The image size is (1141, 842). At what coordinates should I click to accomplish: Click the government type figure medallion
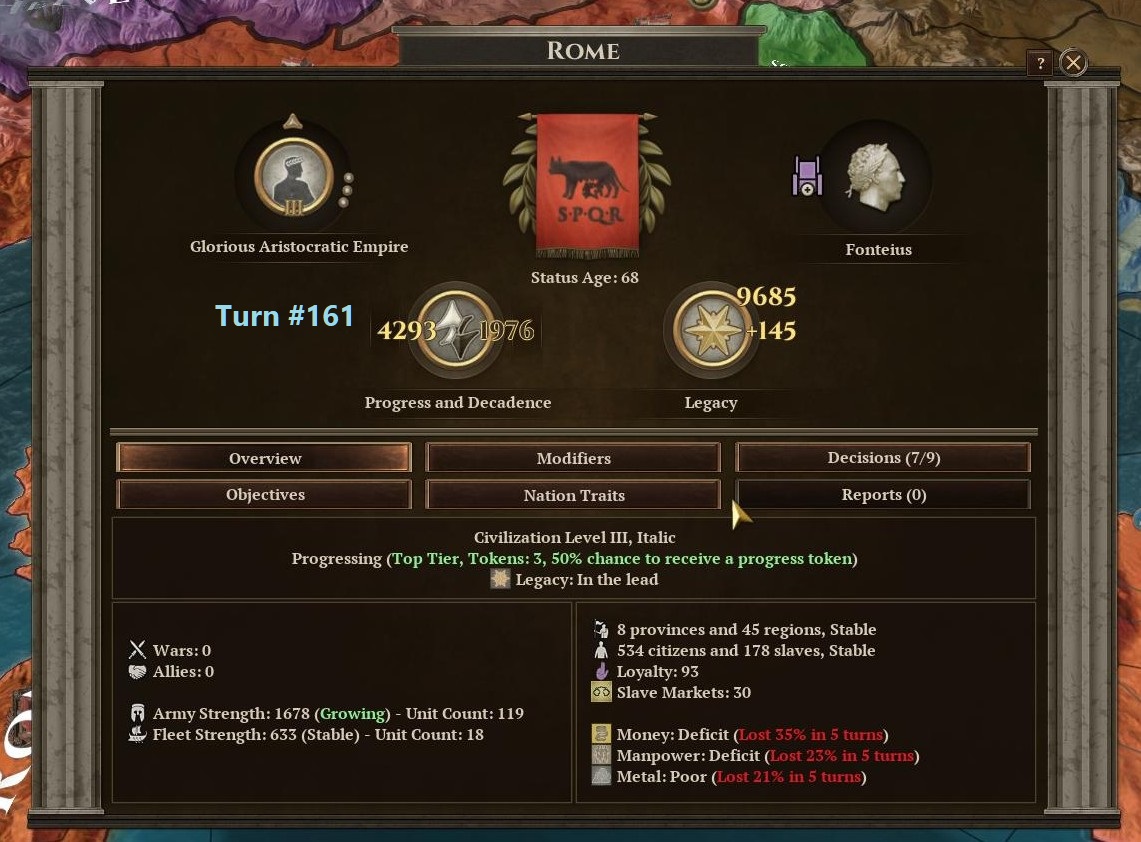293,178
